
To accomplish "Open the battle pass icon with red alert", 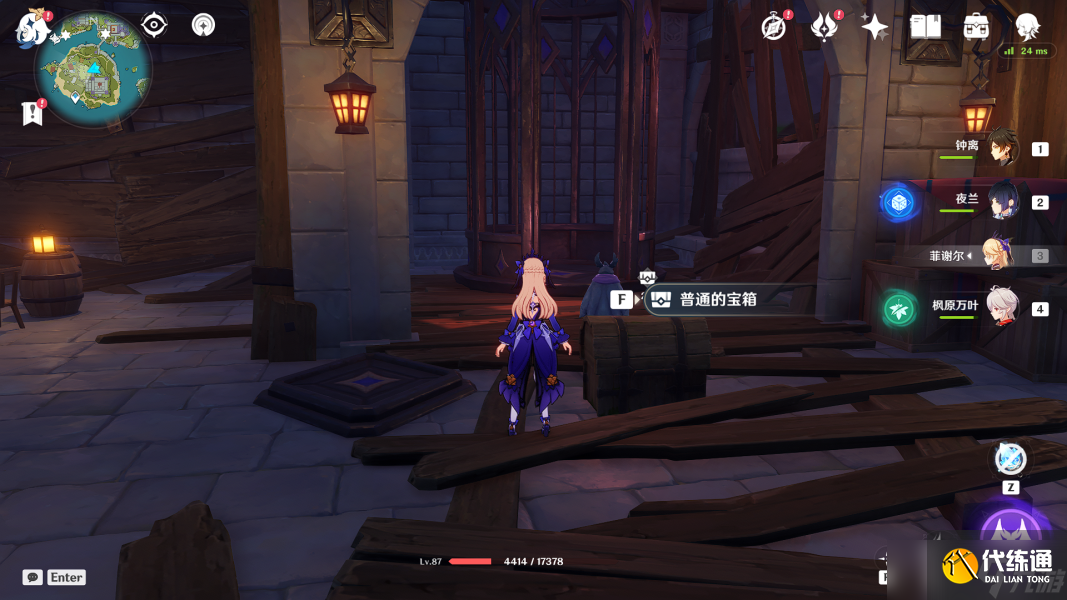I will click(824, 27).
